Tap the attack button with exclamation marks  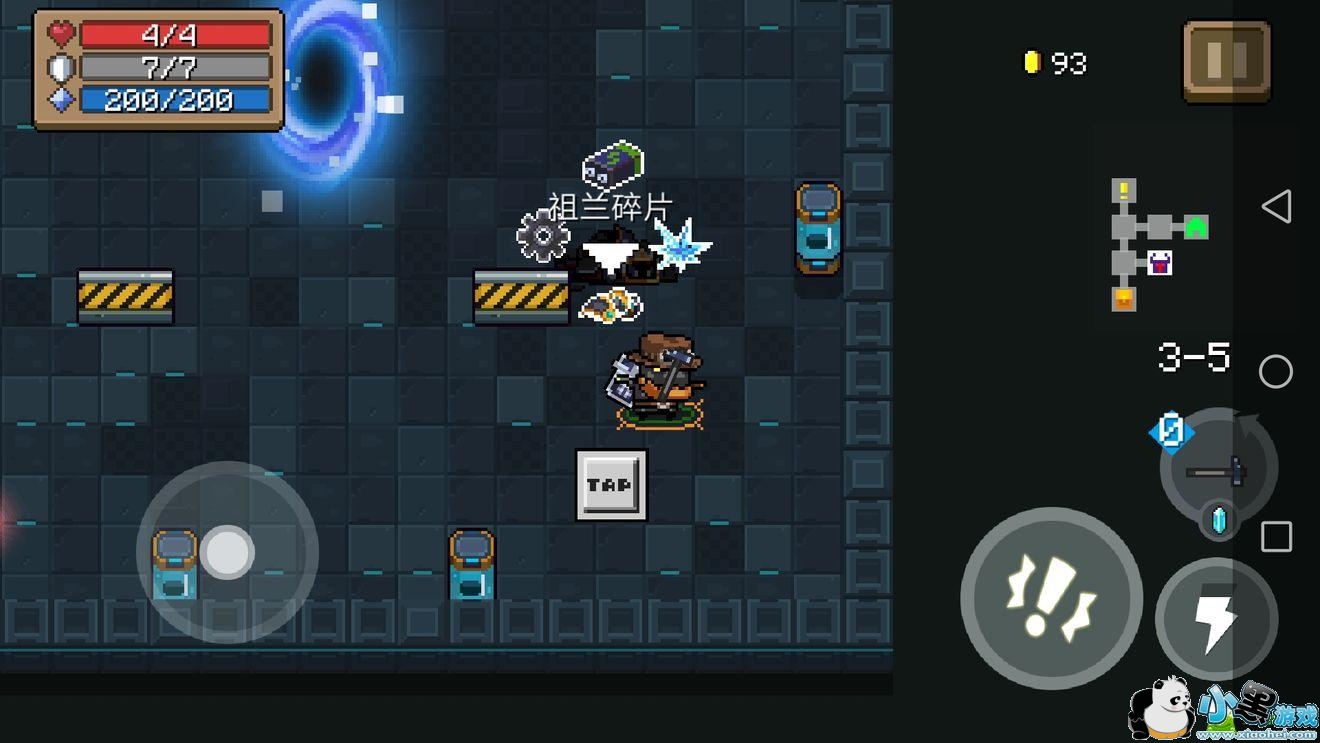pos(1051,598)
